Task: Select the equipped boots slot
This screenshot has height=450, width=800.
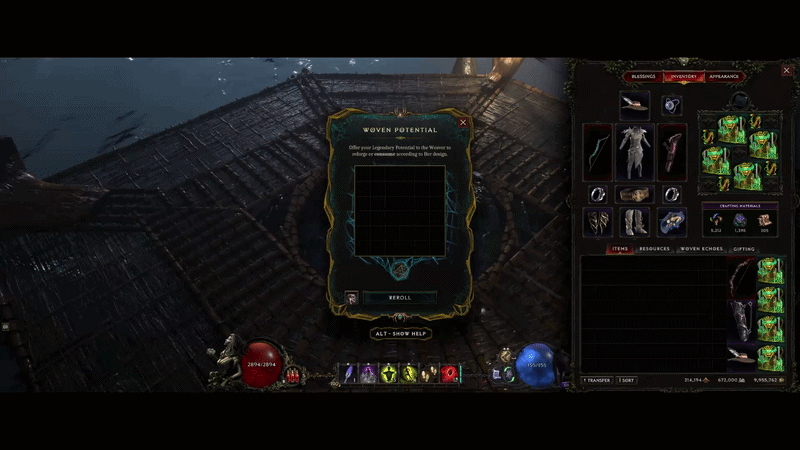Action: 634,221
